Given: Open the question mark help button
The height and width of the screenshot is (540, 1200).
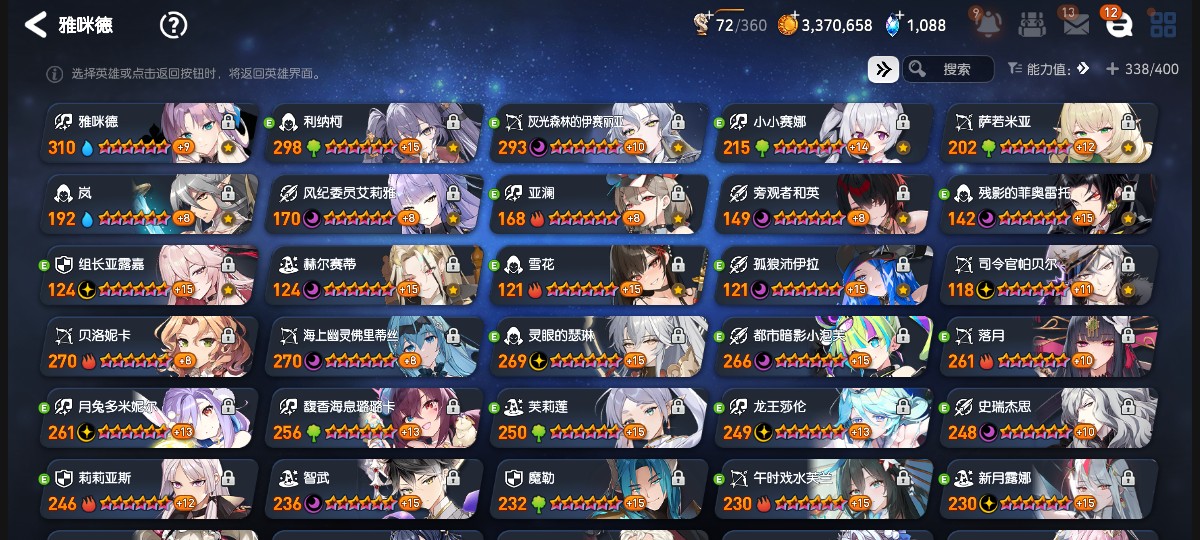Looking at the screenshot, I should [174, 25].
